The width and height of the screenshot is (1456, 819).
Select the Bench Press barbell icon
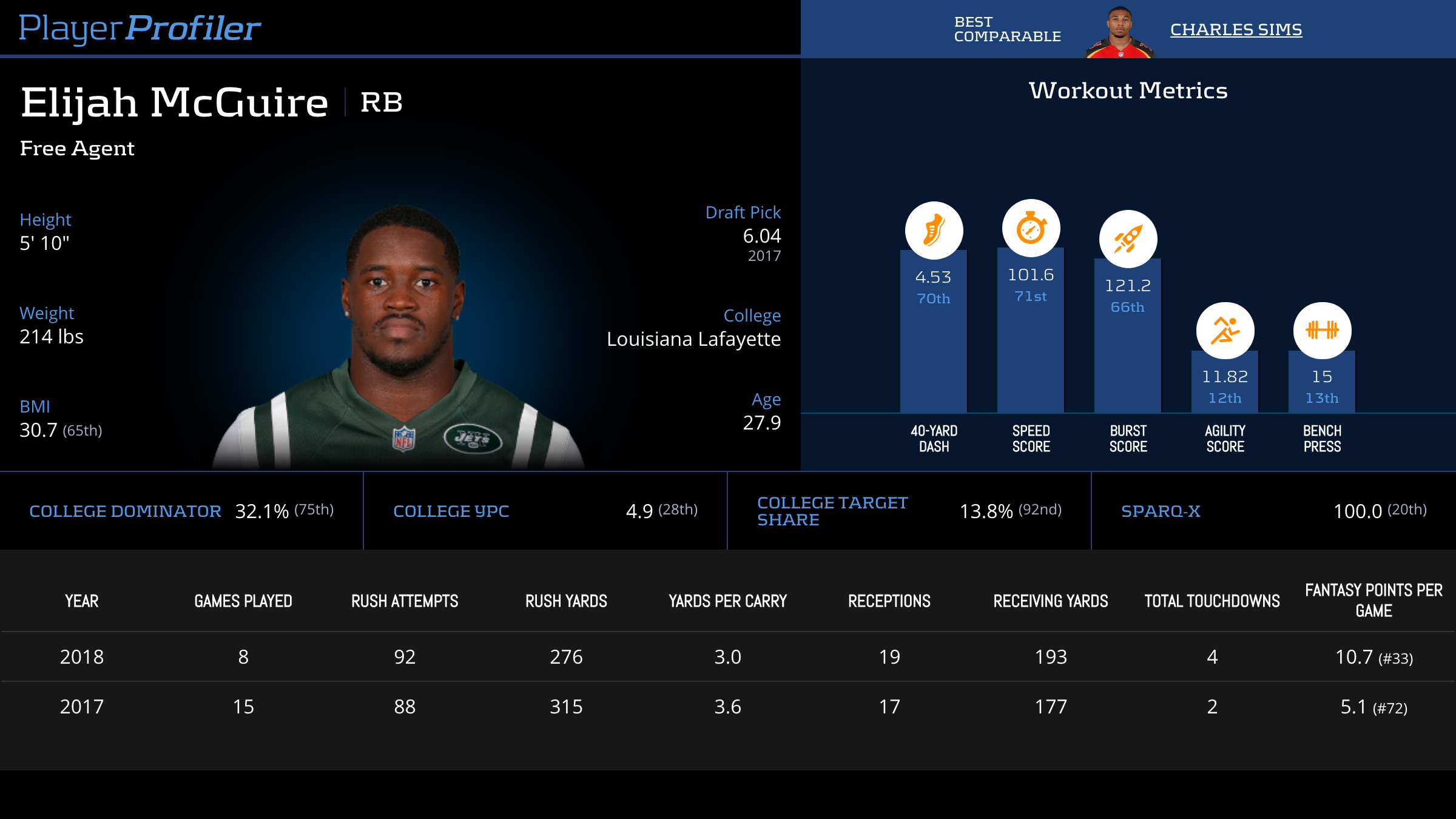(x=1322, y=331)
